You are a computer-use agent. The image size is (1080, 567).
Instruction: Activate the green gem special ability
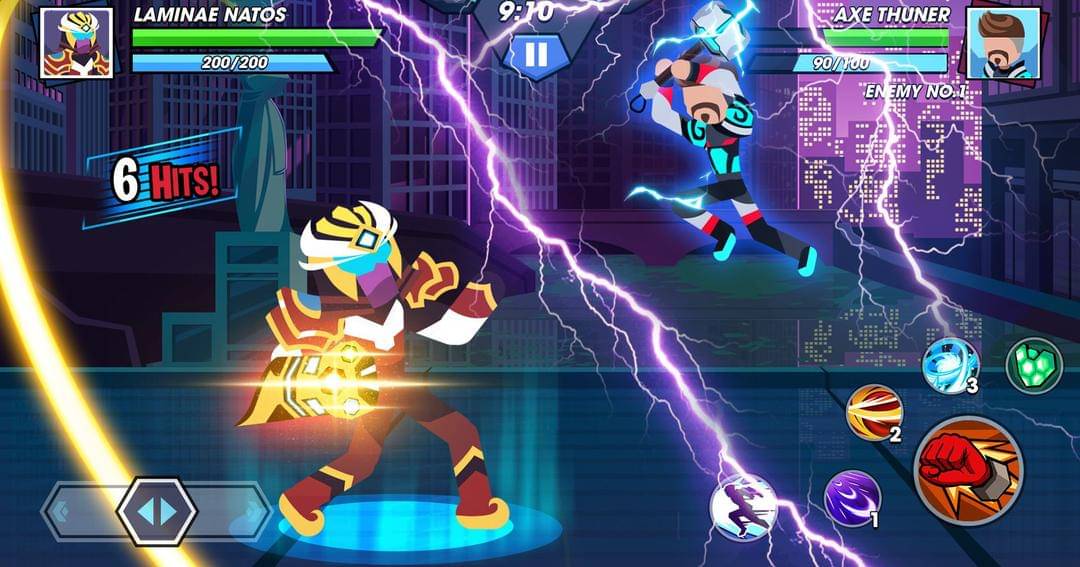pyautogui.click(x=1033, y=365)
